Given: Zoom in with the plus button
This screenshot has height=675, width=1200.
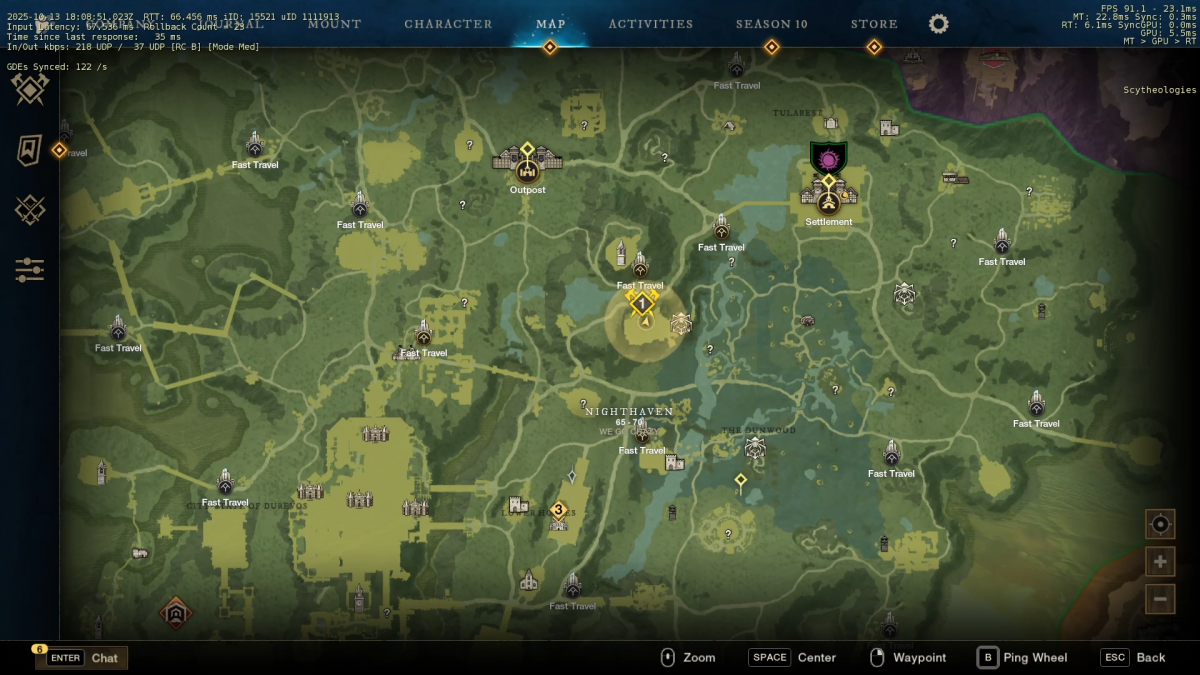Looking at the screenshot, I should (1160, 561).
